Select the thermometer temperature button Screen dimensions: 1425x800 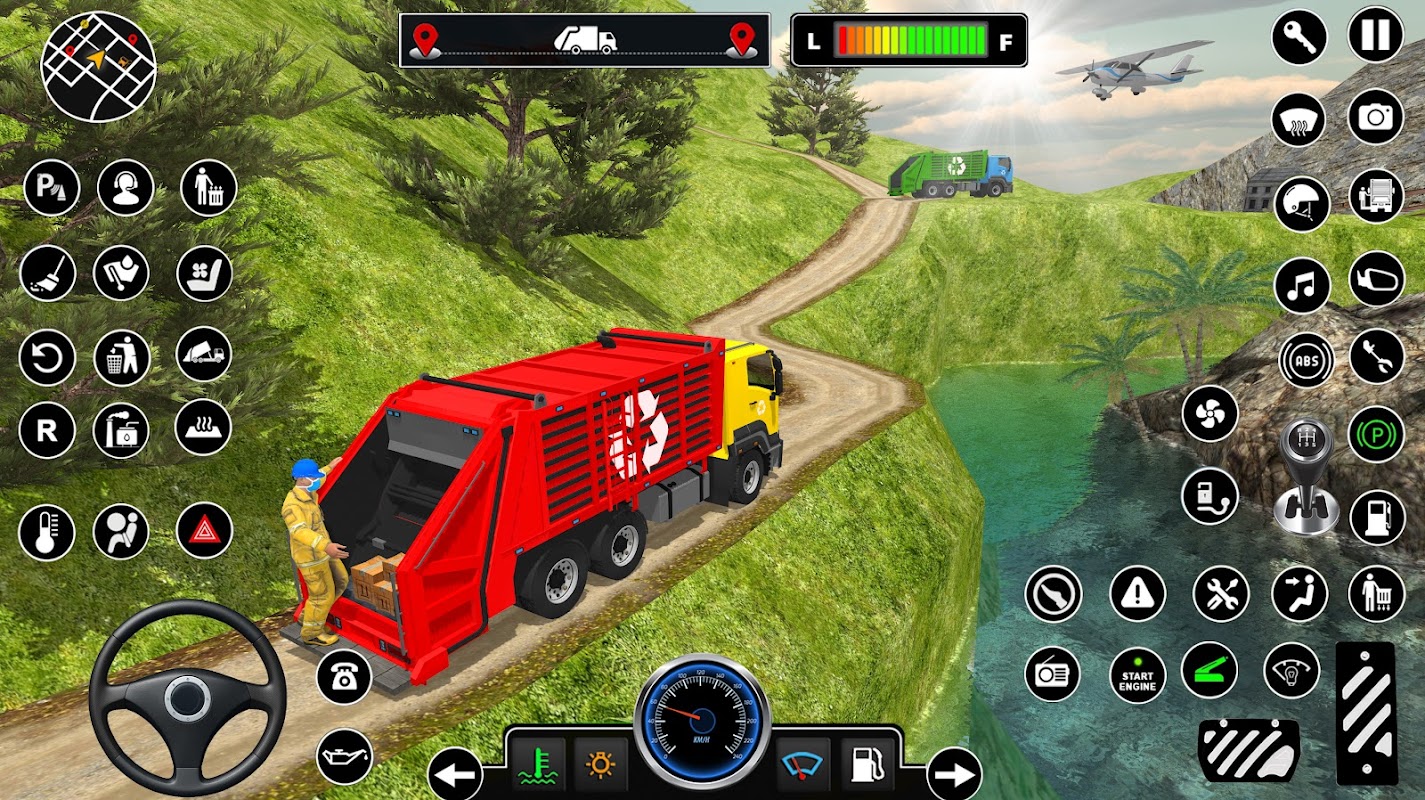point(46,531)
